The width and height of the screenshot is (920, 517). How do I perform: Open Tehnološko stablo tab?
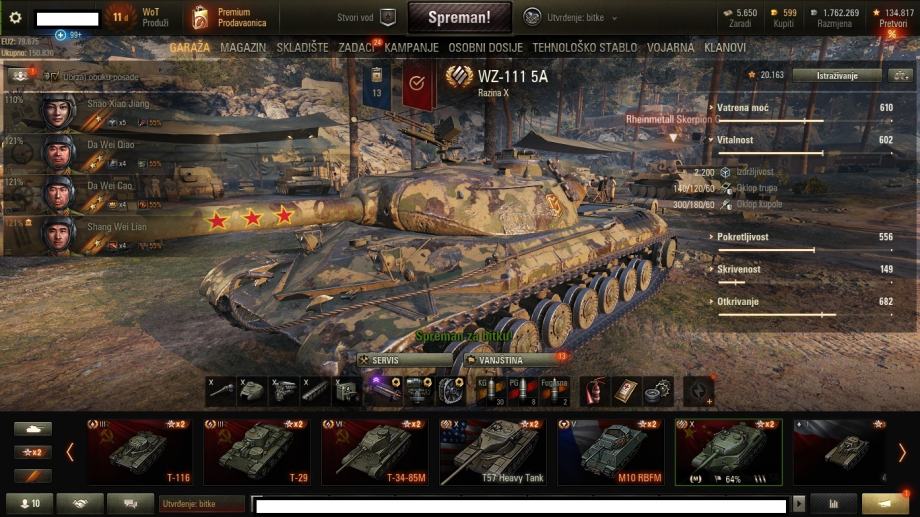(584, 47)
